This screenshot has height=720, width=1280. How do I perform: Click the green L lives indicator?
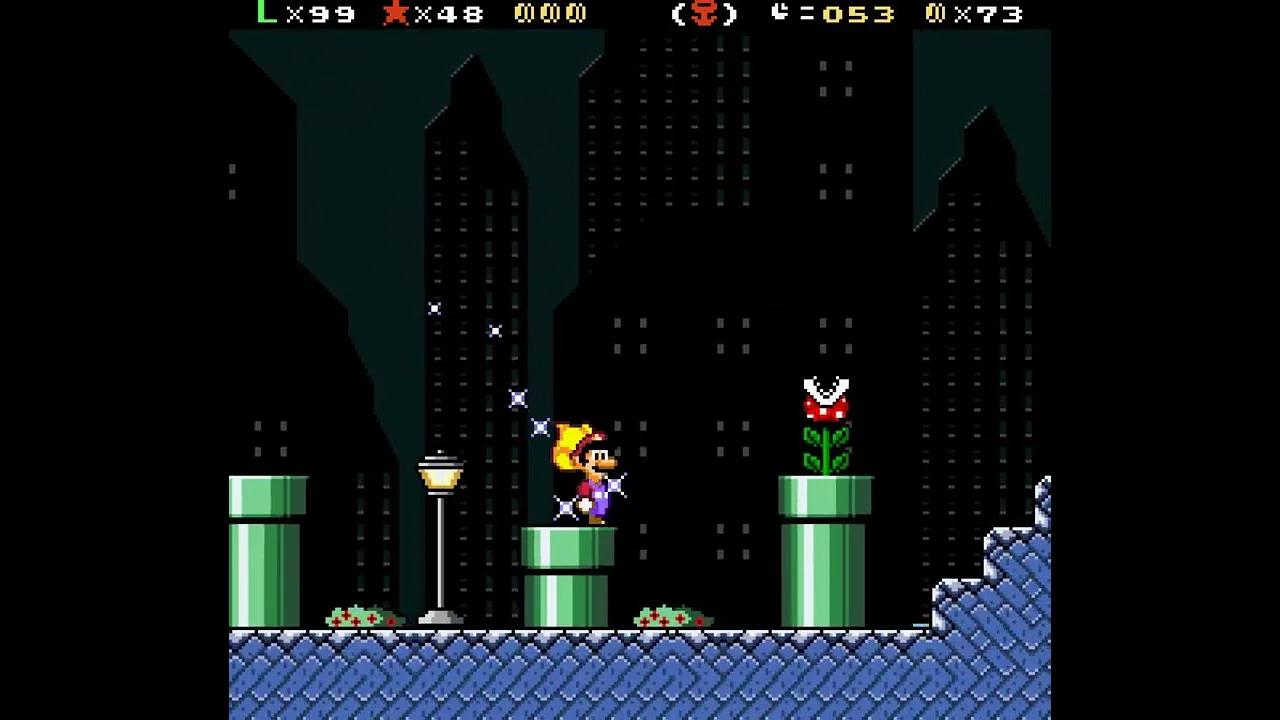tap(264, 13)
